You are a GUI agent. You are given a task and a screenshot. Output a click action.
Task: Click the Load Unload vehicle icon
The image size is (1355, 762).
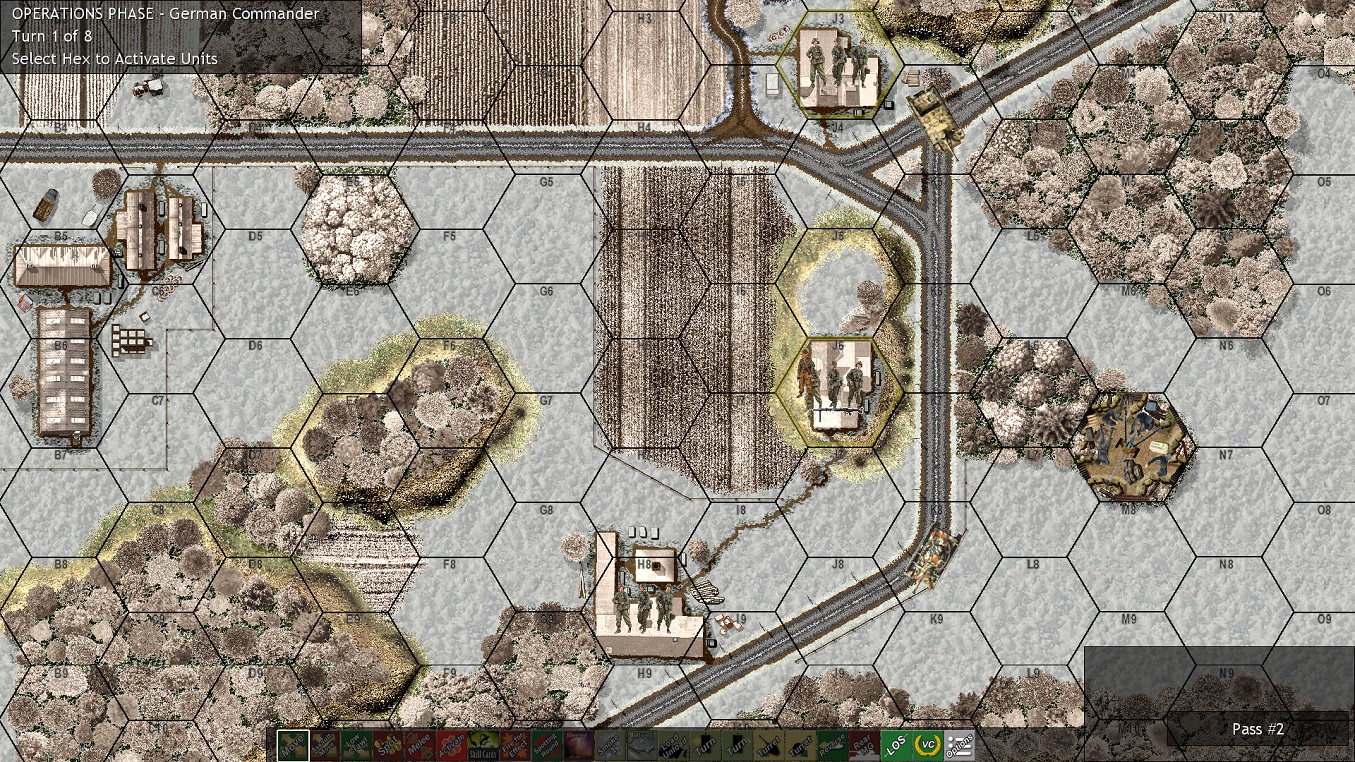tap(673, 745)
